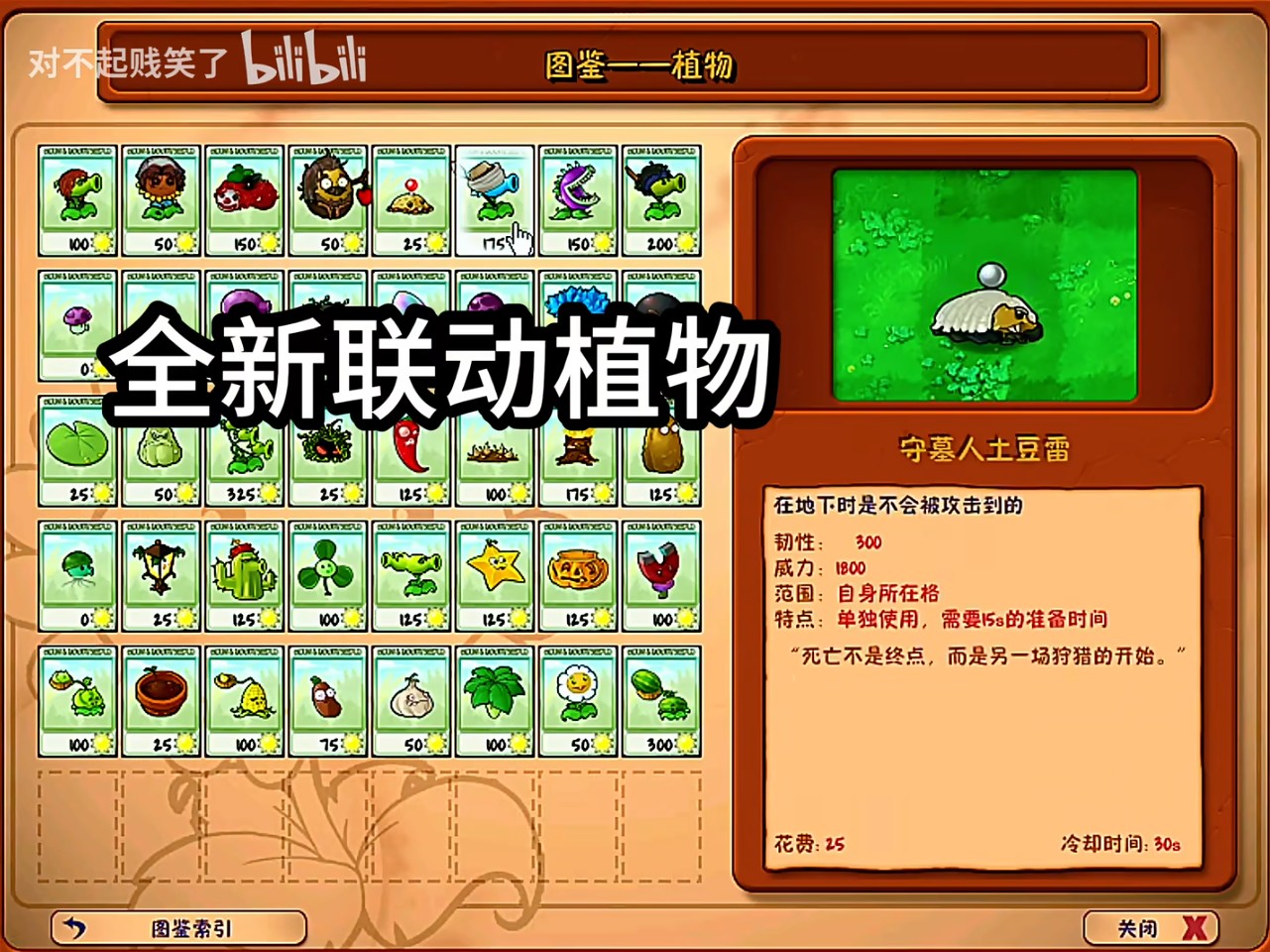Image resolution: width=1270 pixels, height=952 pixels.
Task: Click the 守墓人土豆雷 preview image
Action: tap(987, 285)
